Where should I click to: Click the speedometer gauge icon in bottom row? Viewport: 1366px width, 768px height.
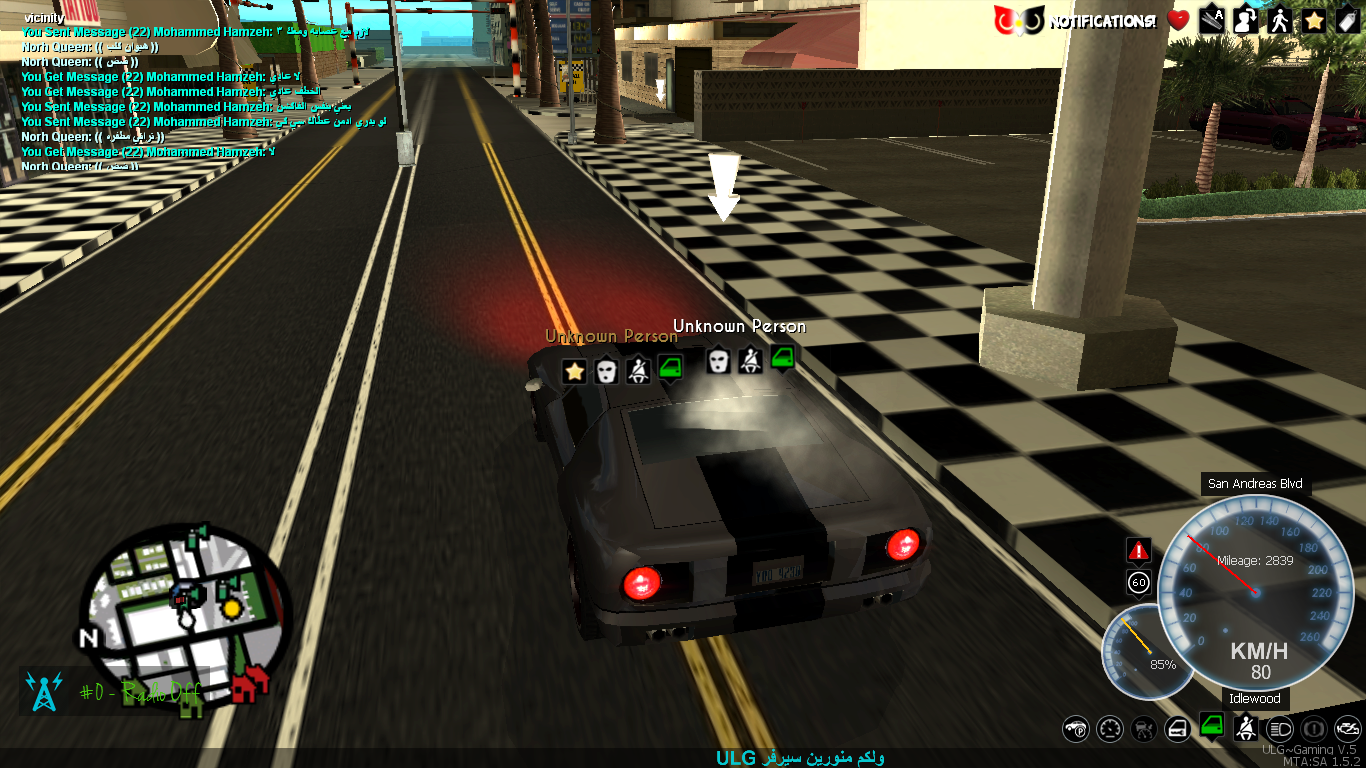pos(1110,728)
